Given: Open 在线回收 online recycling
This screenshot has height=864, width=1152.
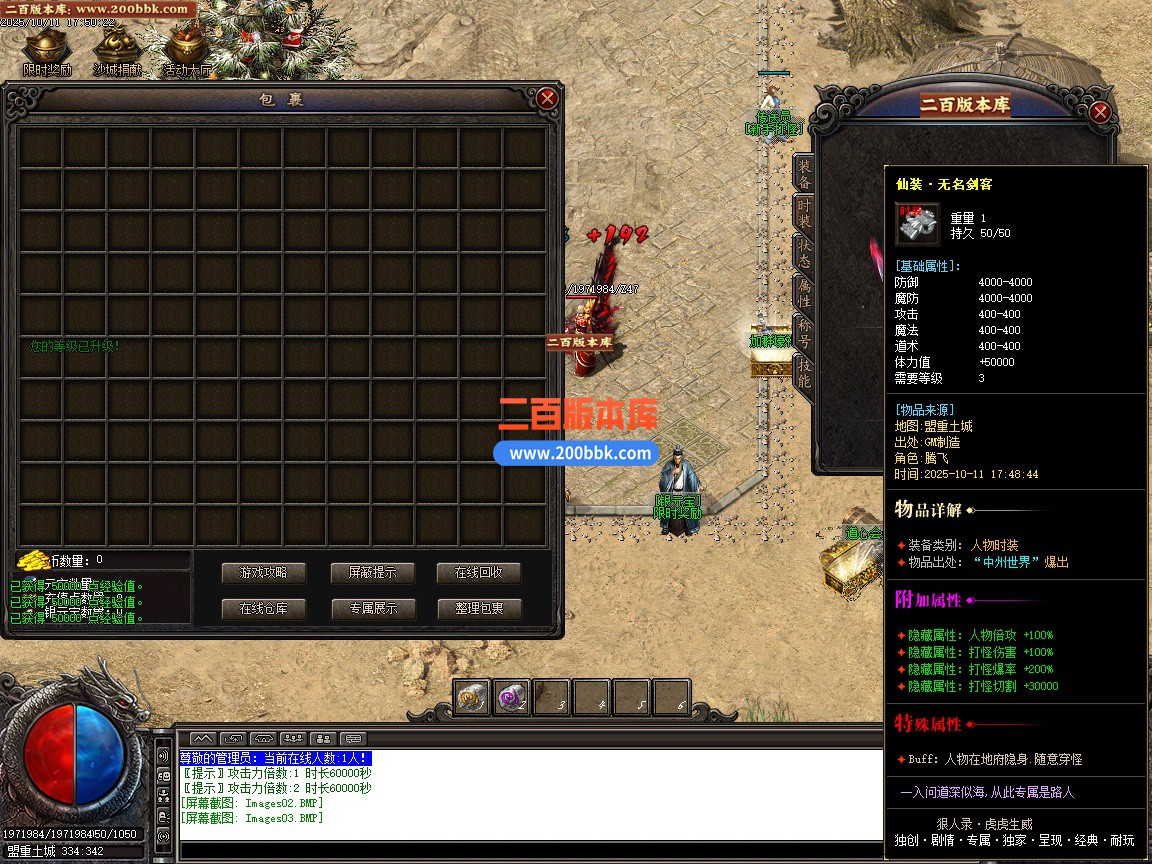Looking at the screenshot, I should (478, 573).
